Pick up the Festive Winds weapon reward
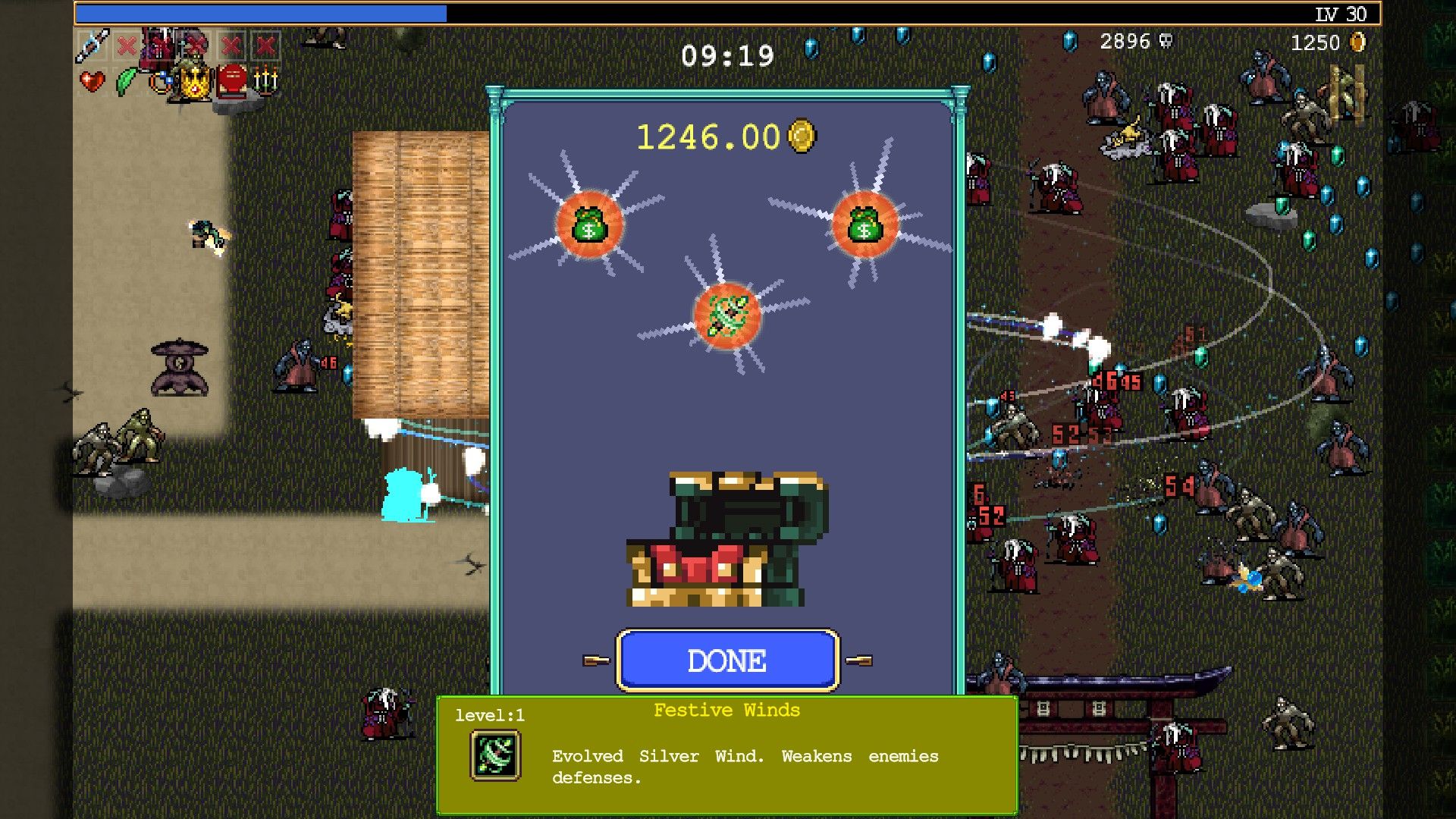The height and width of the screenshot is (819, 1456). click(x=726, y=316)
